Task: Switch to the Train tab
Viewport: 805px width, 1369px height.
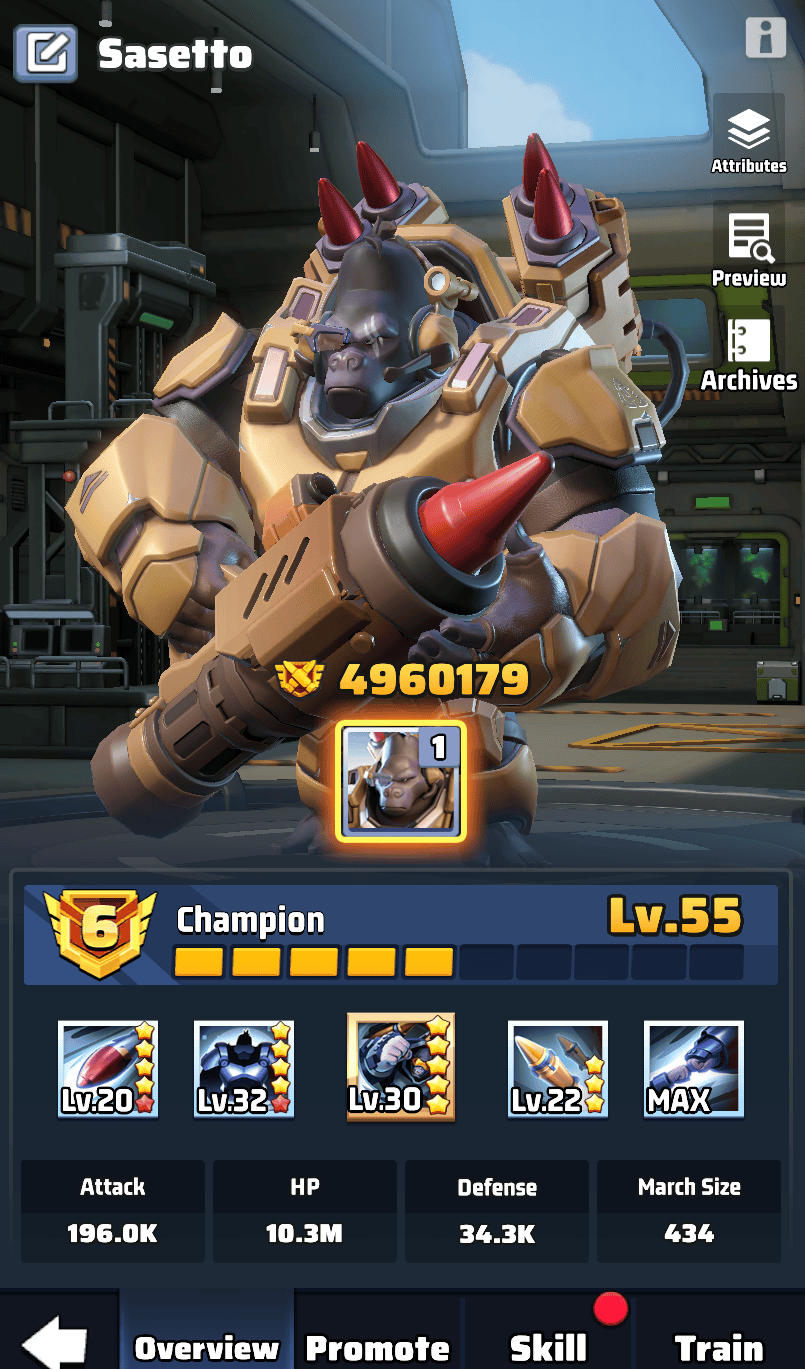Action: [718, 1346]
